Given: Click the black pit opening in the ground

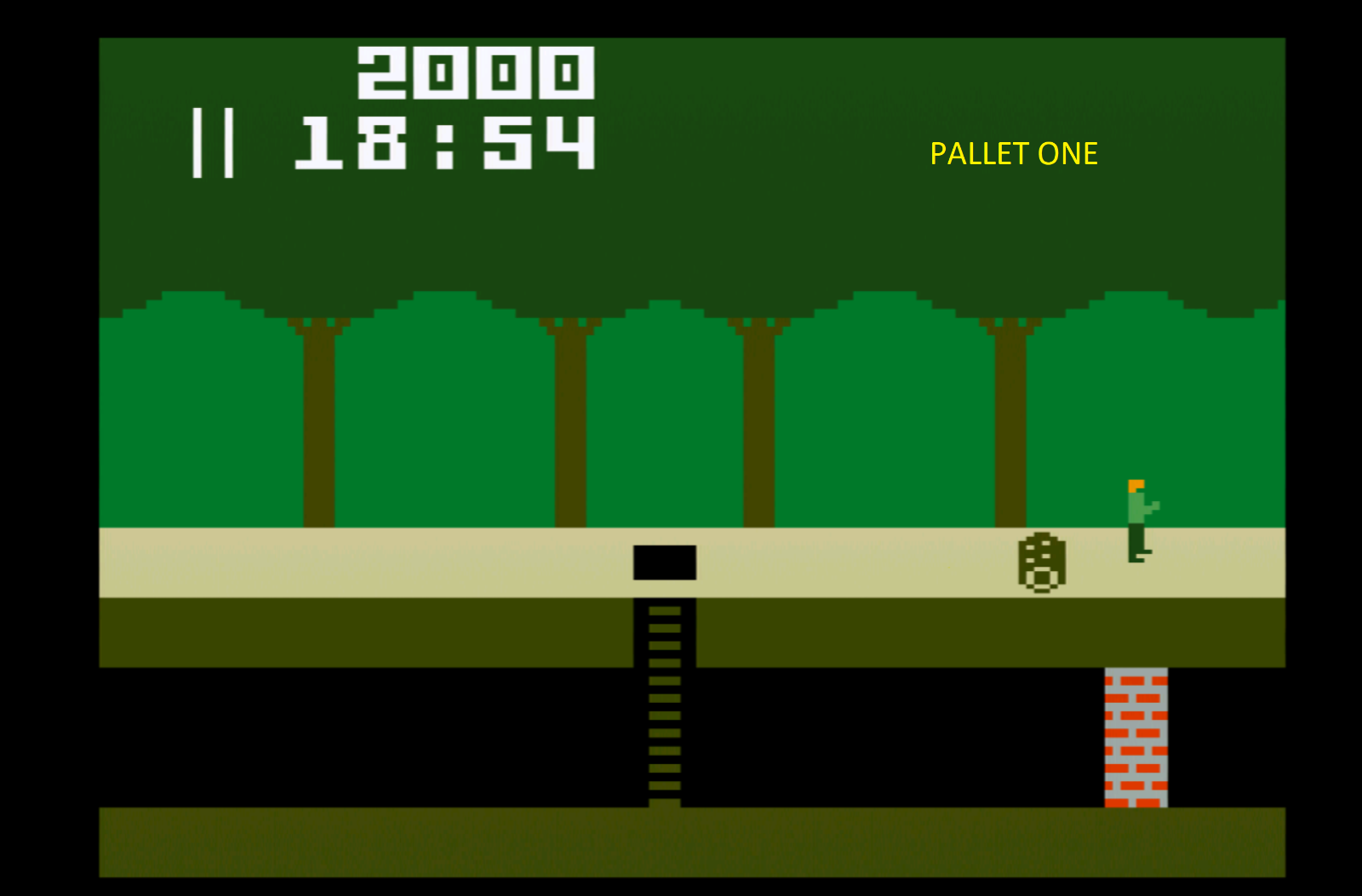Looking at the screenshot, I should tap(666, 562).
